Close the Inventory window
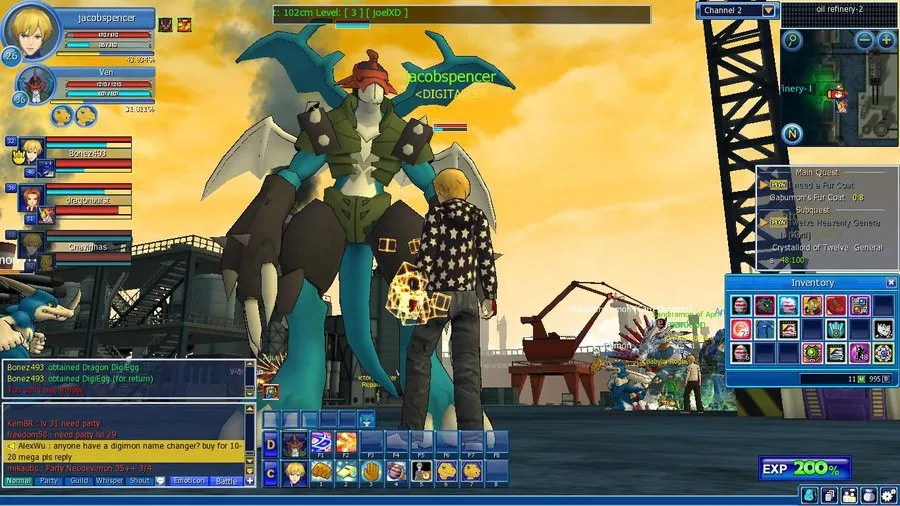This screenshot has width=900, height=506. (890, 283)
